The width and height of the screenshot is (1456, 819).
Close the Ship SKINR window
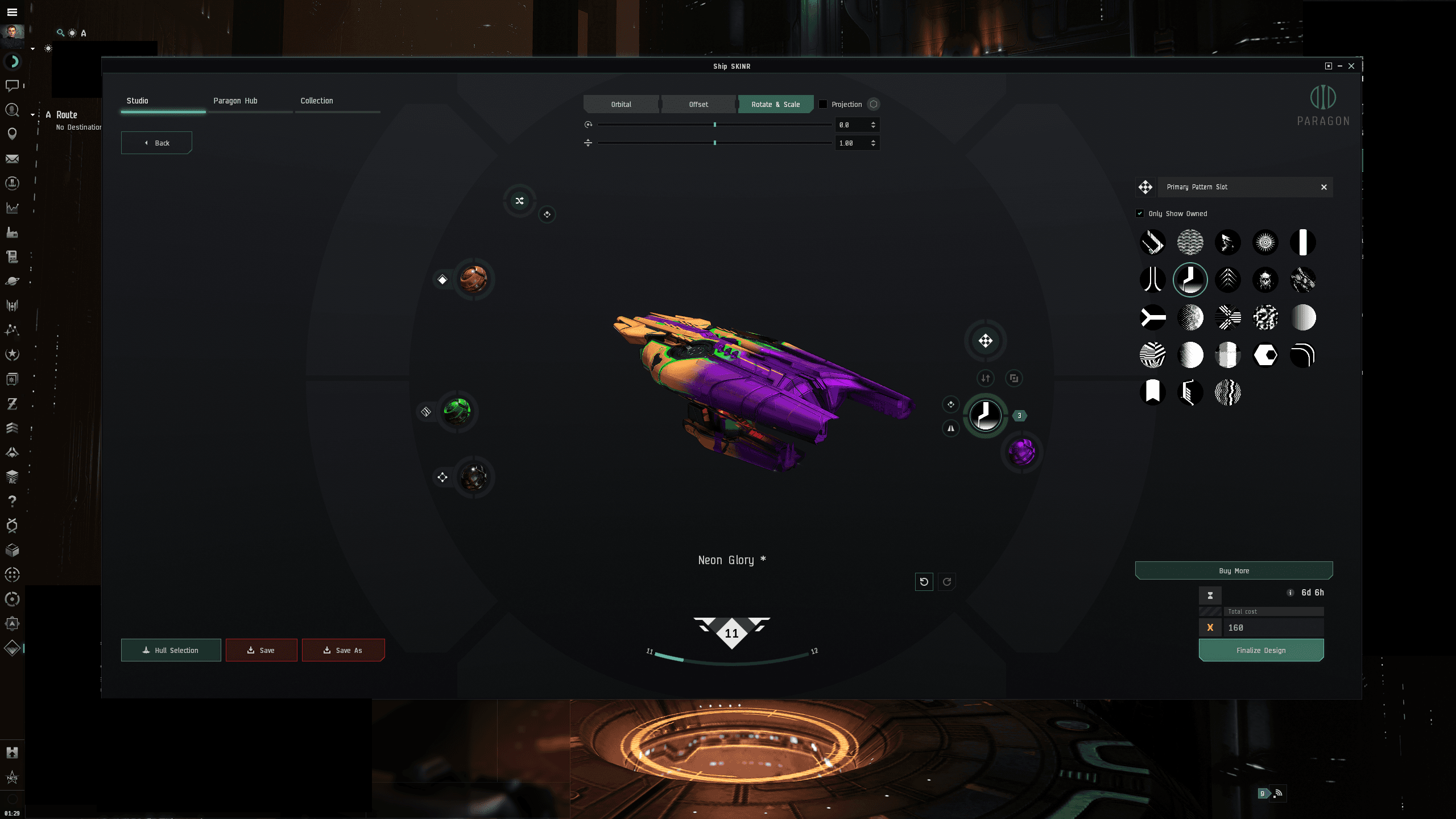(x=1351, y=66)
